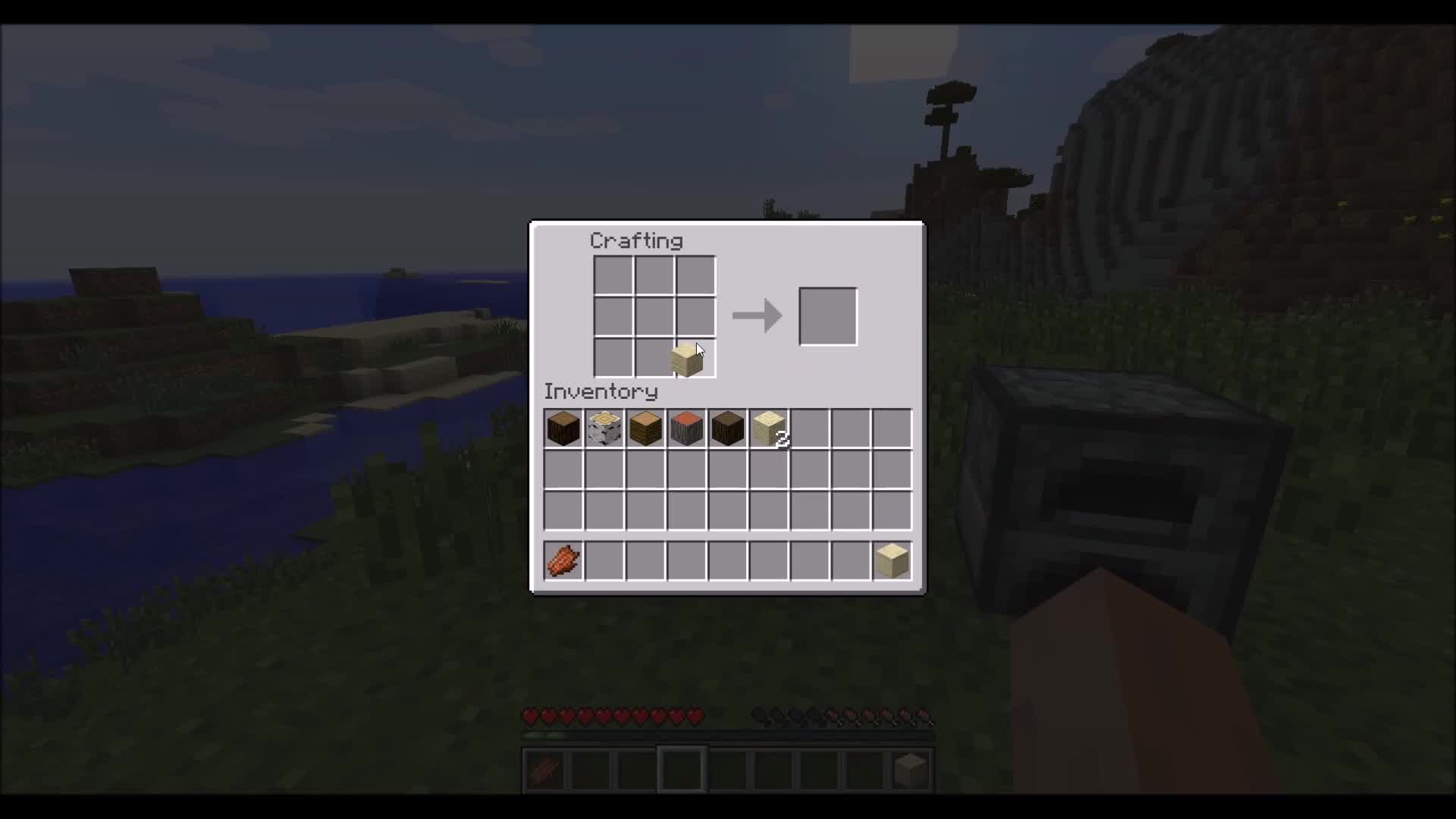The height and width of the screenshot is (819, 1456).
Task: Select the birch planks in the hotbar row
Action: pyautogui.click(x=893, y=560)
